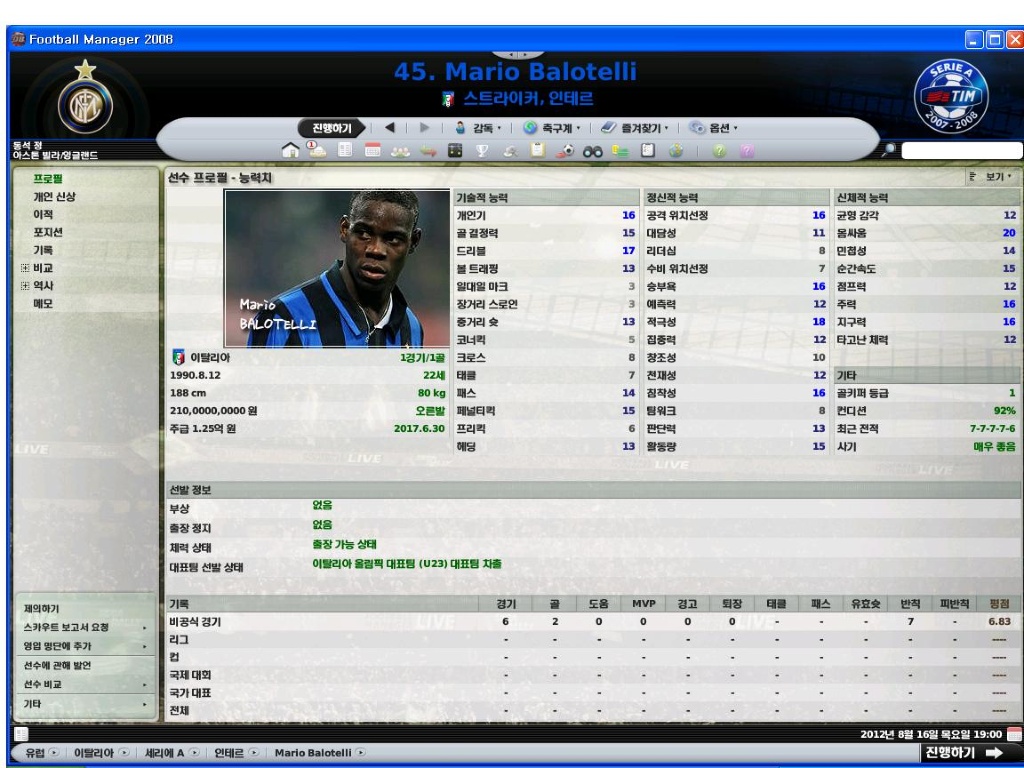1024x768 pixels.
Task: Select 포지션 in the sidebar menu
Action: point(49,232)
